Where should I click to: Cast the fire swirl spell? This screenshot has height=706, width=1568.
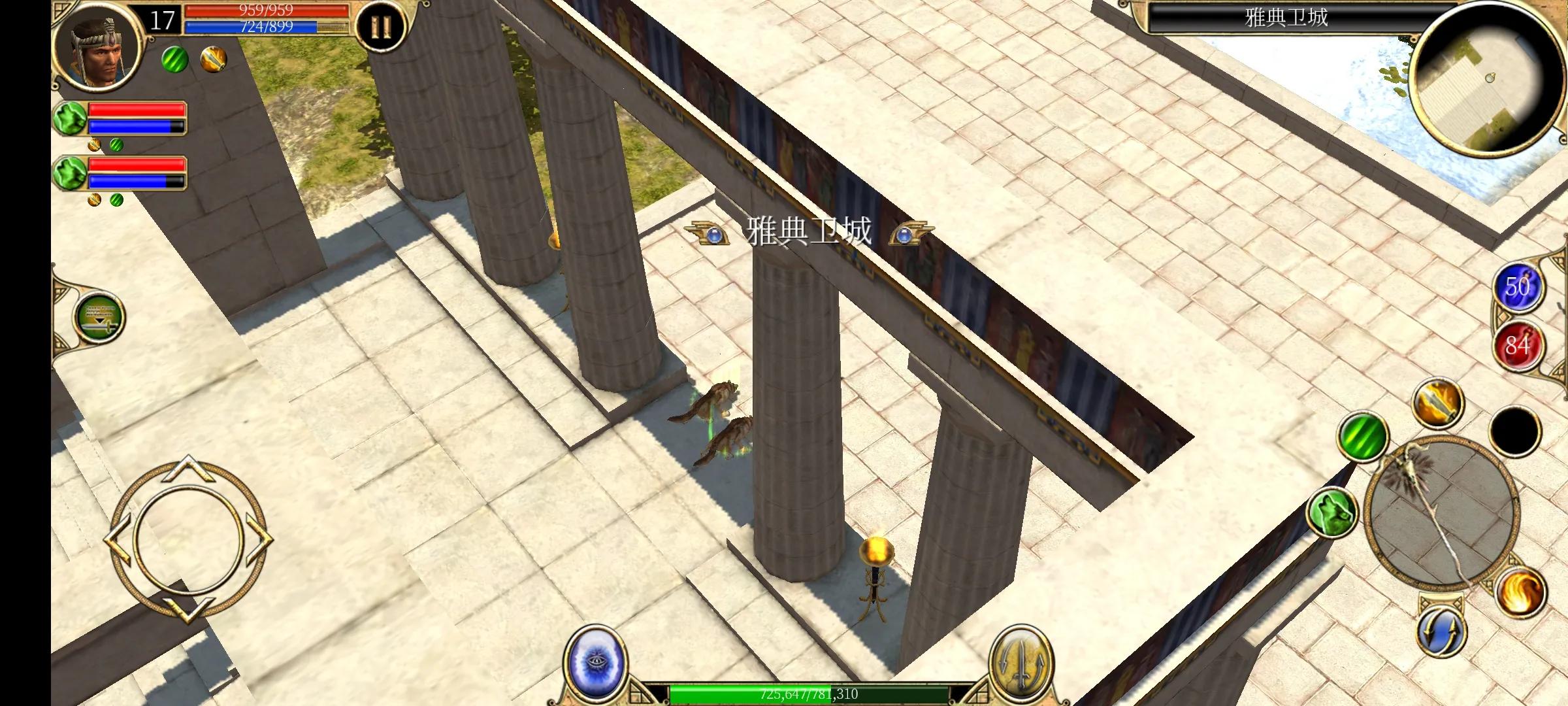pos(1519,592)
